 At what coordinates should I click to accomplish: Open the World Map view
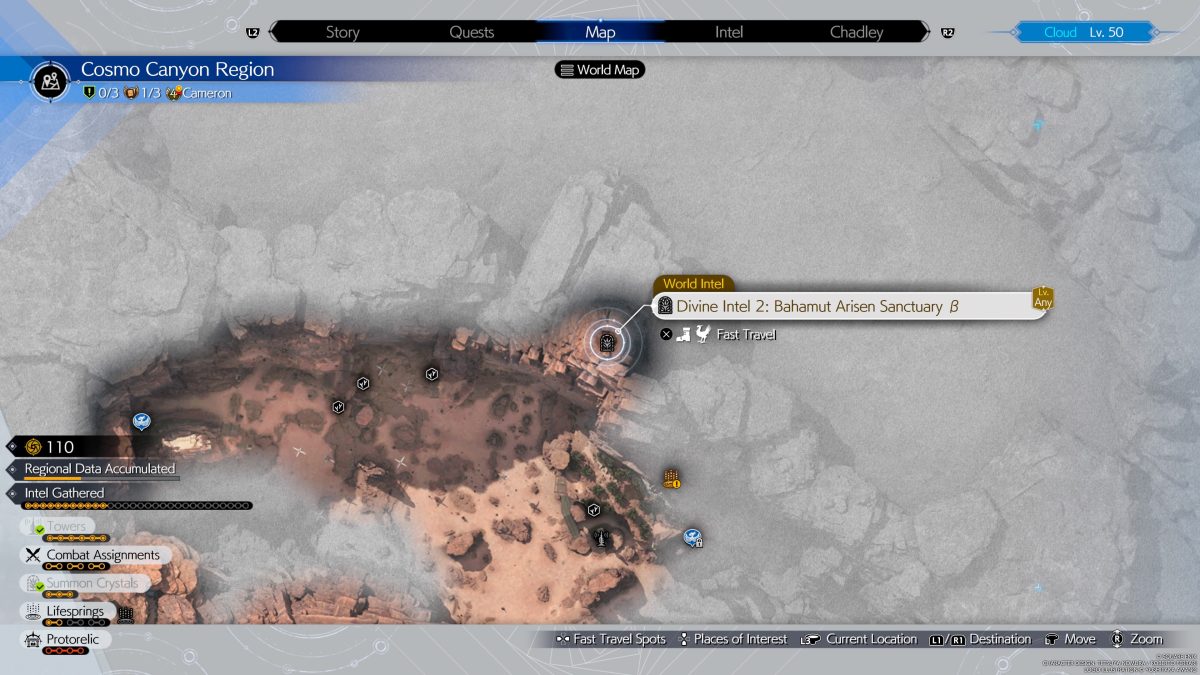point(600,70)
